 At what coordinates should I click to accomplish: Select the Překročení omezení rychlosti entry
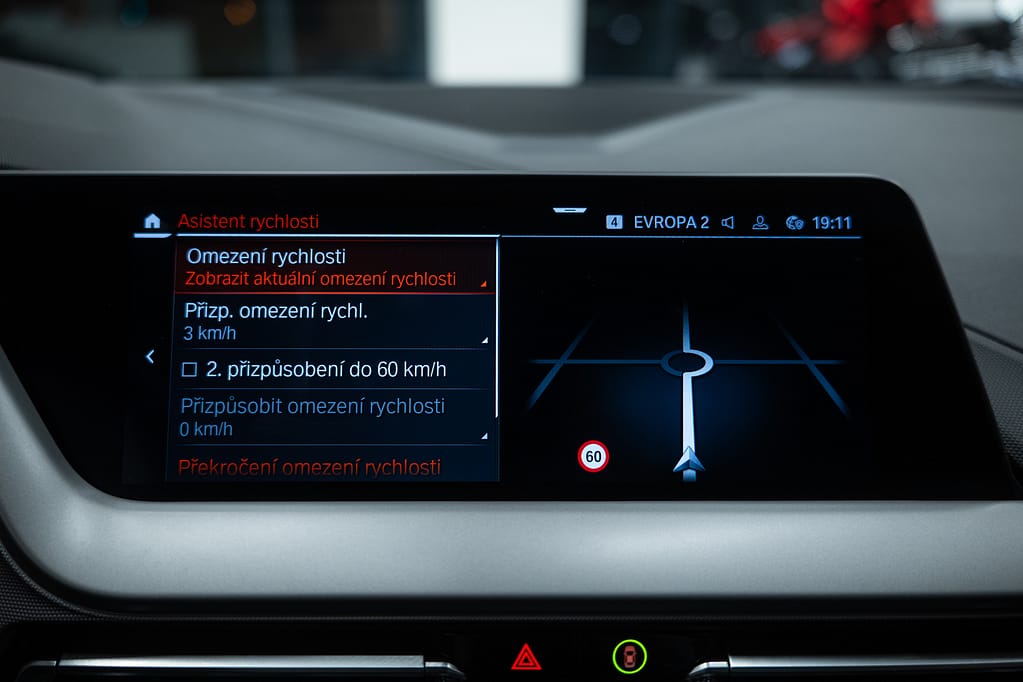310,467
